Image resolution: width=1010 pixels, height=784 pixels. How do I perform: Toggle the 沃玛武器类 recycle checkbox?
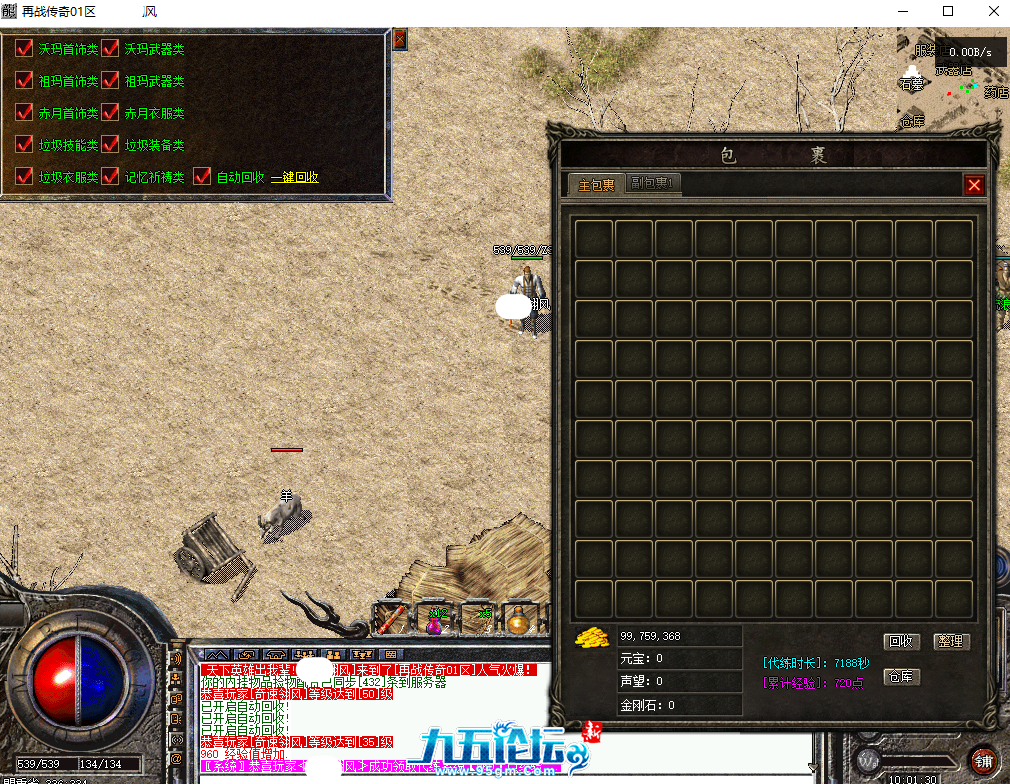(110, 49)
